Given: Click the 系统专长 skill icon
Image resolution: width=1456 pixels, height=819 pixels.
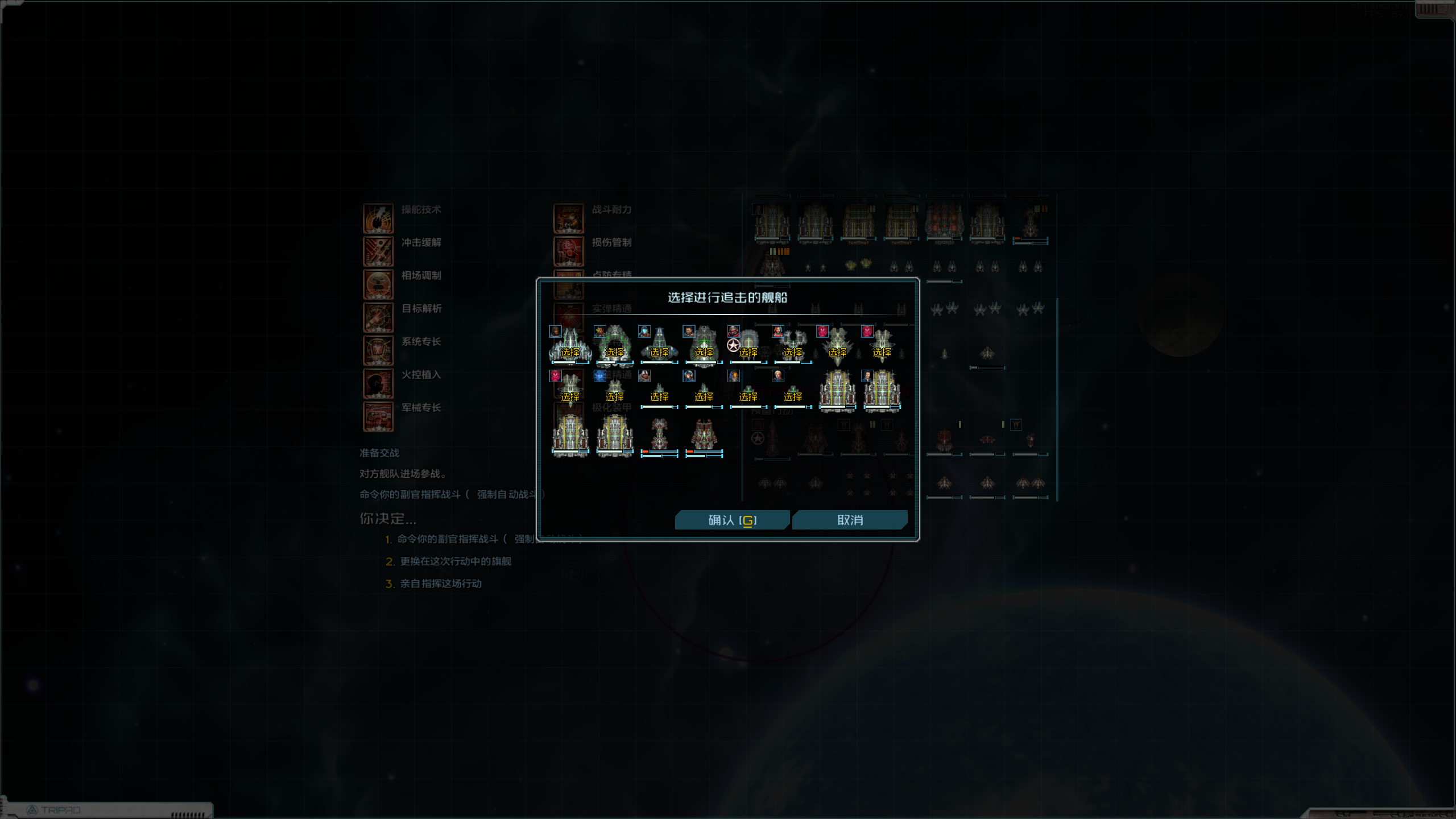Looking at the screenshot, I should click(x=378, y=350).
